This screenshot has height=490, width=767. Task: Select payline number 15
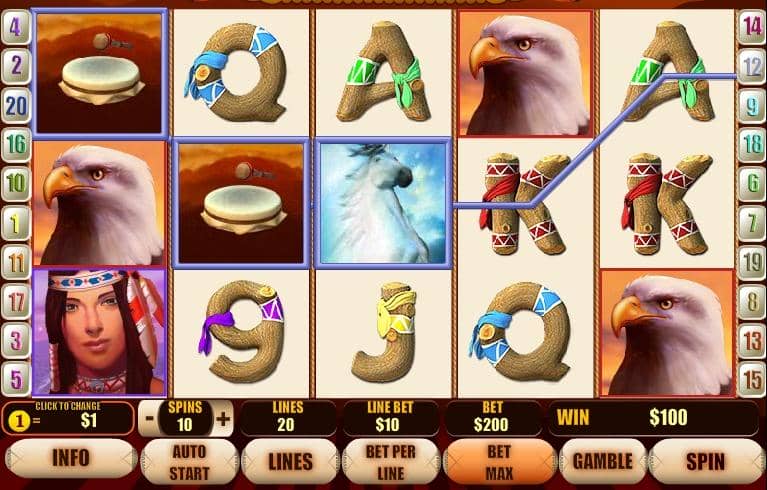tap(752, 378)
